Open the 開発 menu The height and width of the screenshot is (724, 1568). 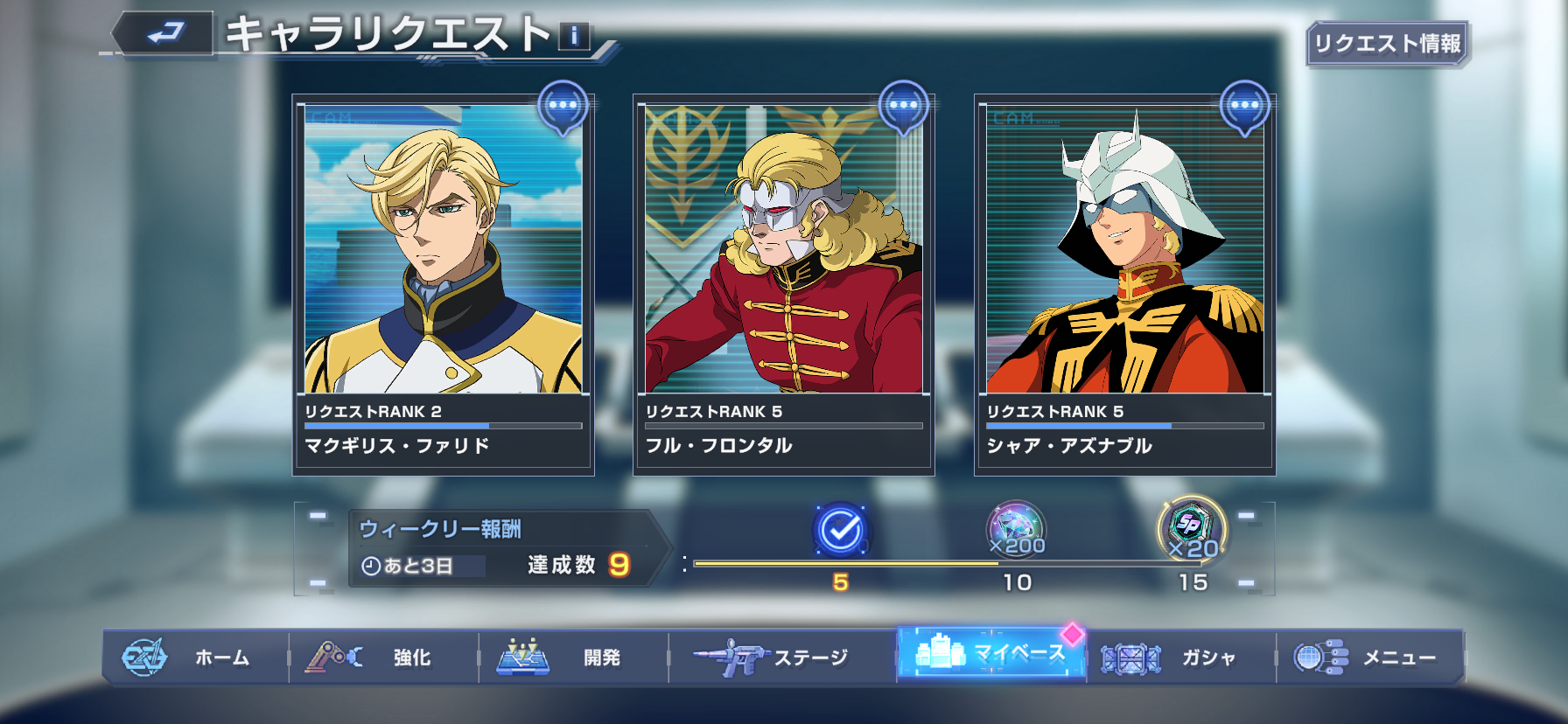pyautogui.click(x=573, y=658)
